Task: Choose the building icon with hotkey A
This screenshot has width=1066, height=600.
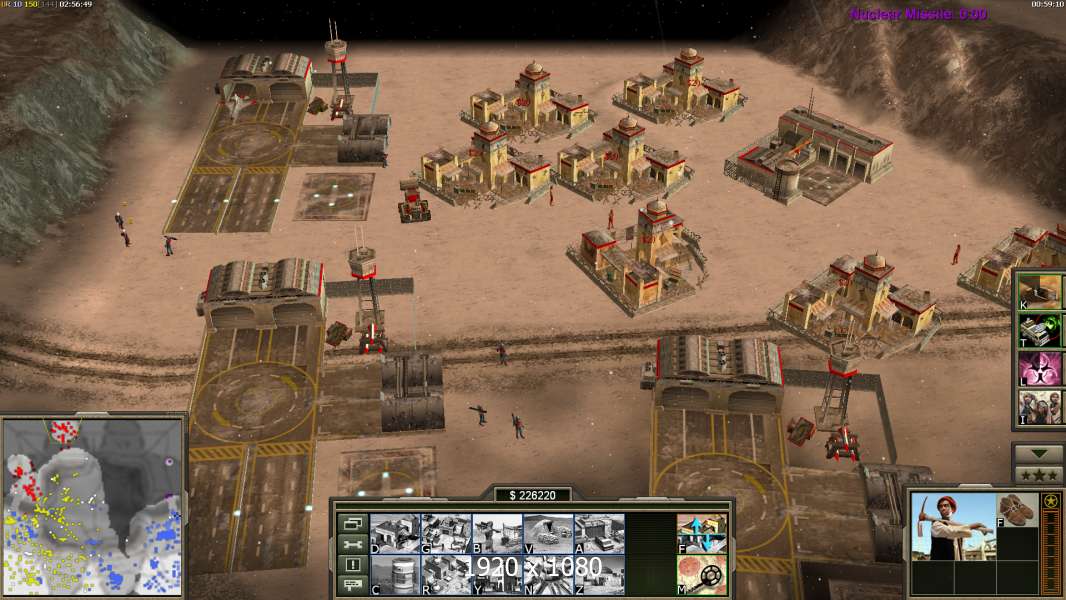Action: [x=599, y=533]
